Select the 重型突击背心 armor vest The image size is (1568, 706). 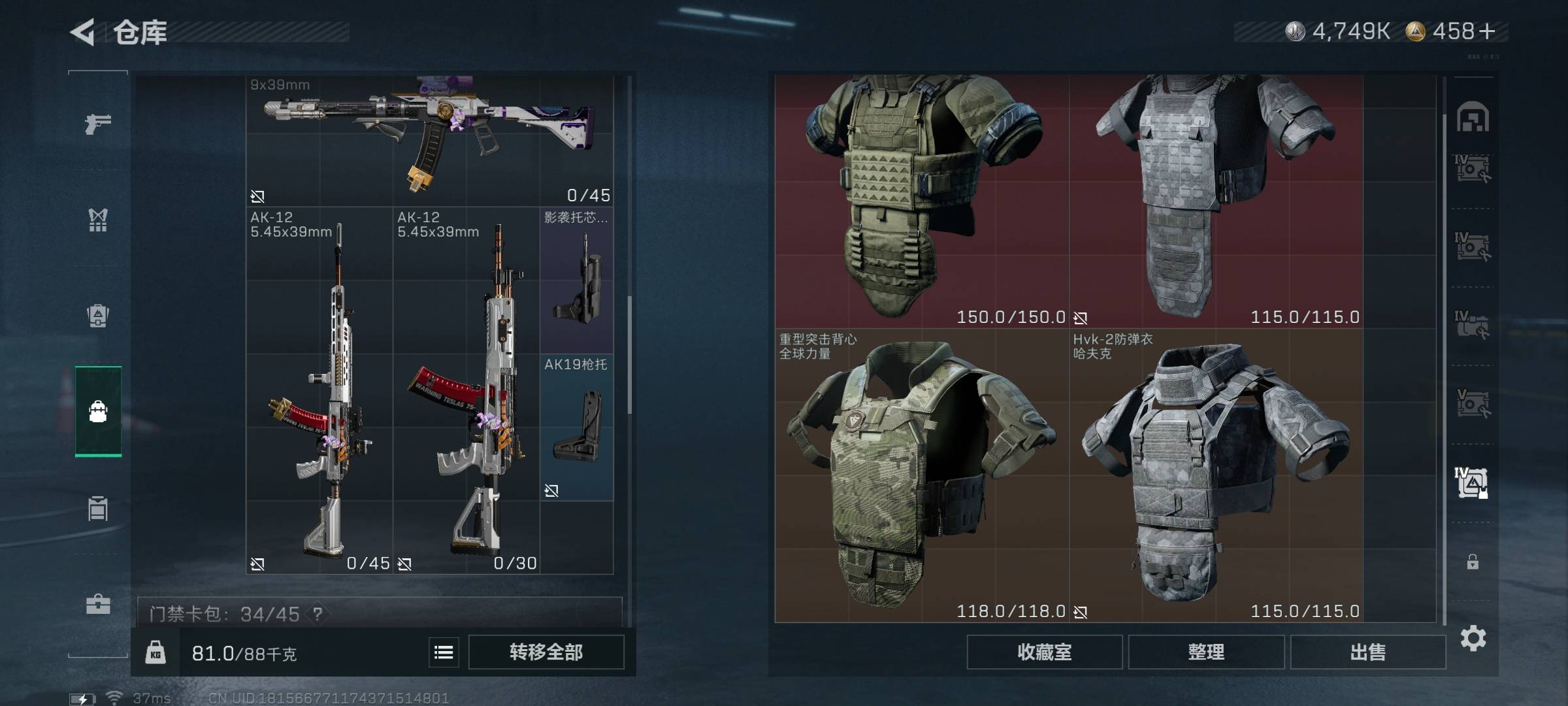(x=921, y=475)
